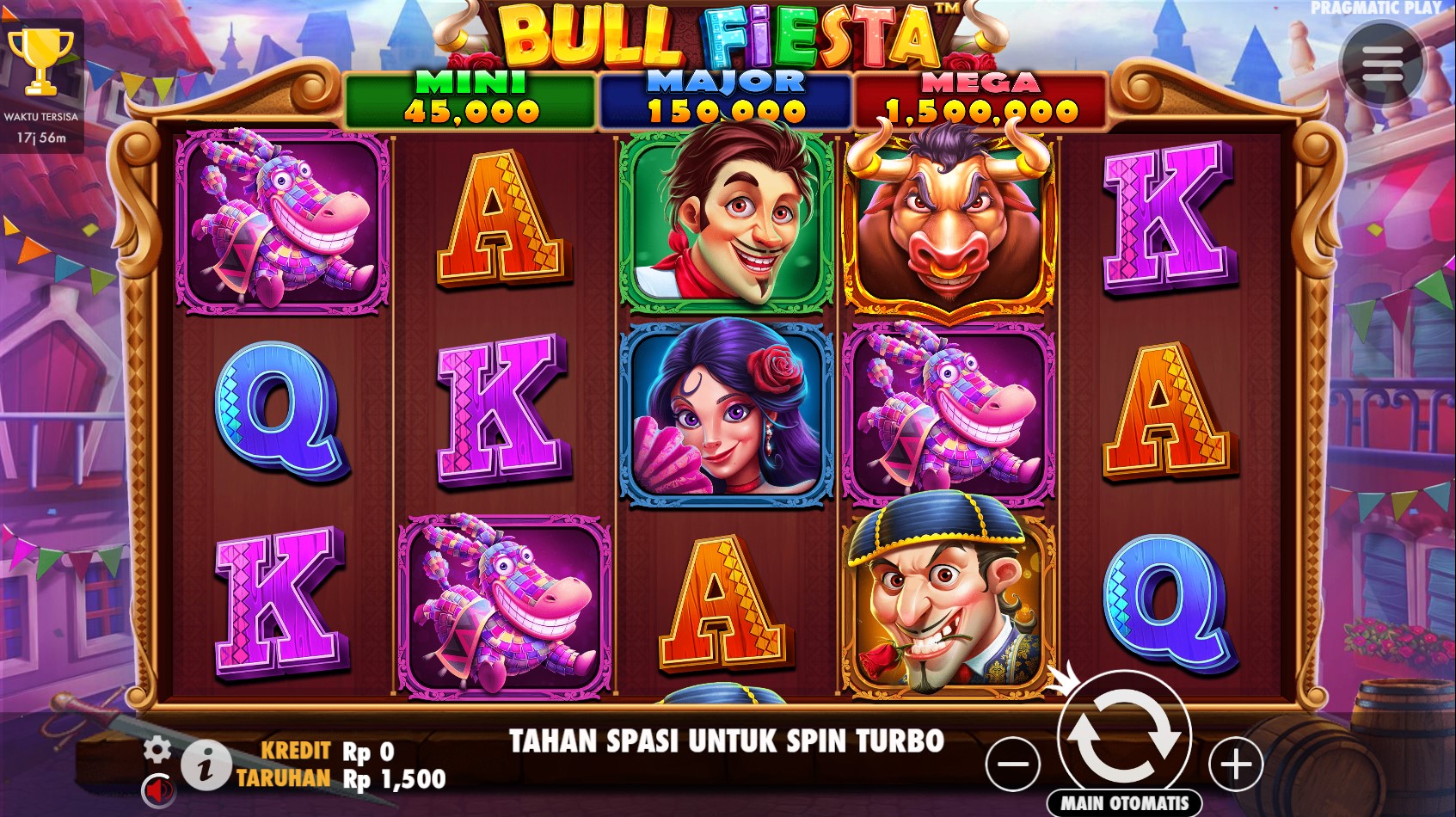Open the hamburger menu
Viewport: 1456px width, 817px height.
coord(1382,63)
